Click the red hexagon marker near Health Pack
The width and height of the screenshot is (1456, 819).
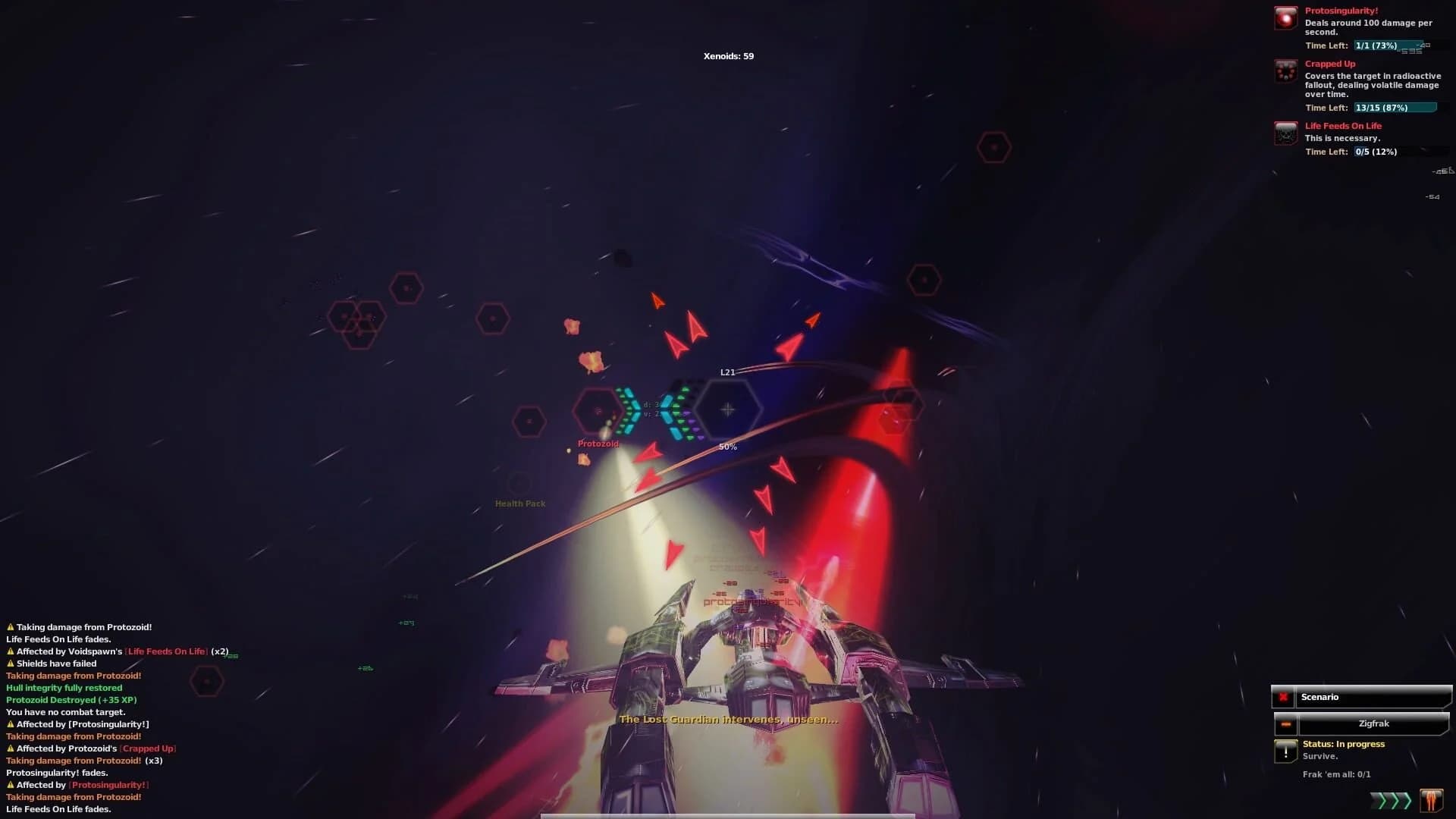531,422
